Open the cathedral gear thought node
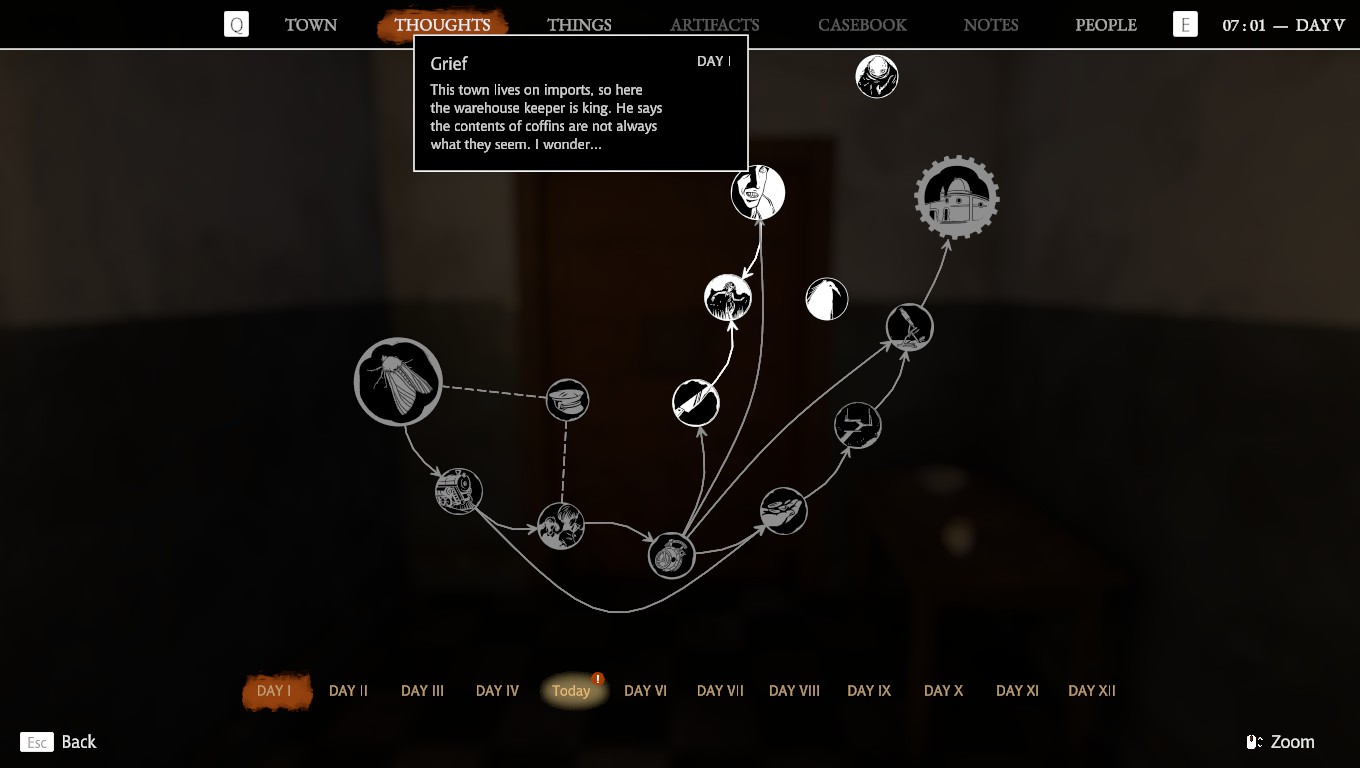 click(x=957, y=197)
